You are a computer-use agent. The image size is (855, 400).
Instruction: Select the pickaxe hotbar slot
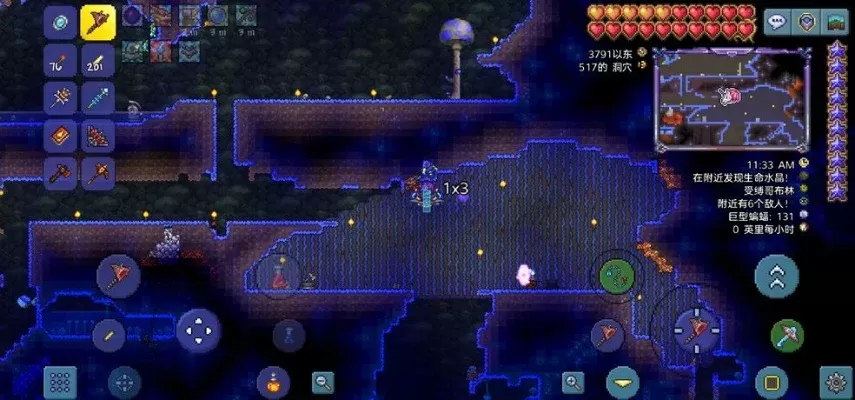(x=99, y=172)
